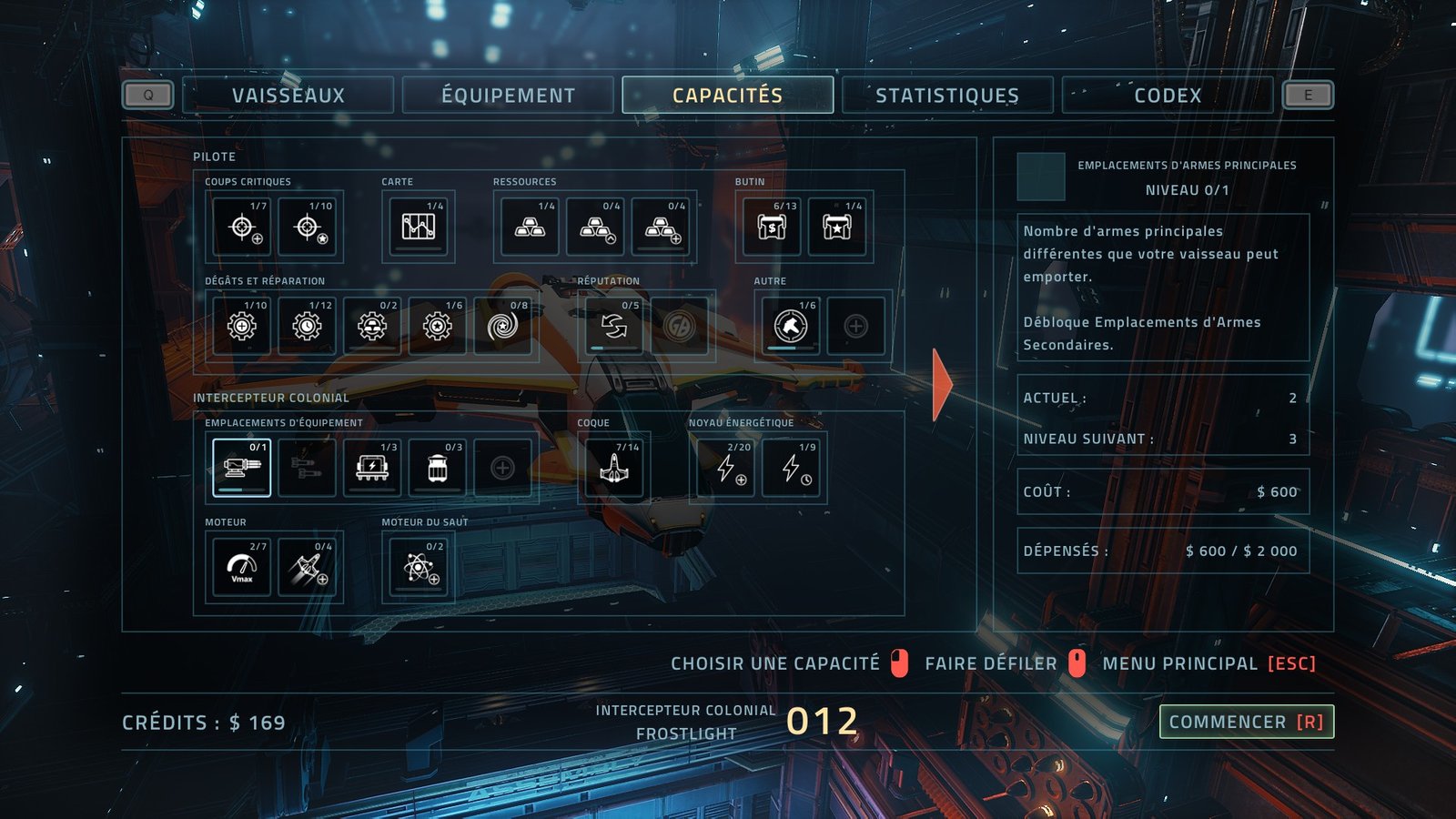Select the engine rocket boost perk

308,567
